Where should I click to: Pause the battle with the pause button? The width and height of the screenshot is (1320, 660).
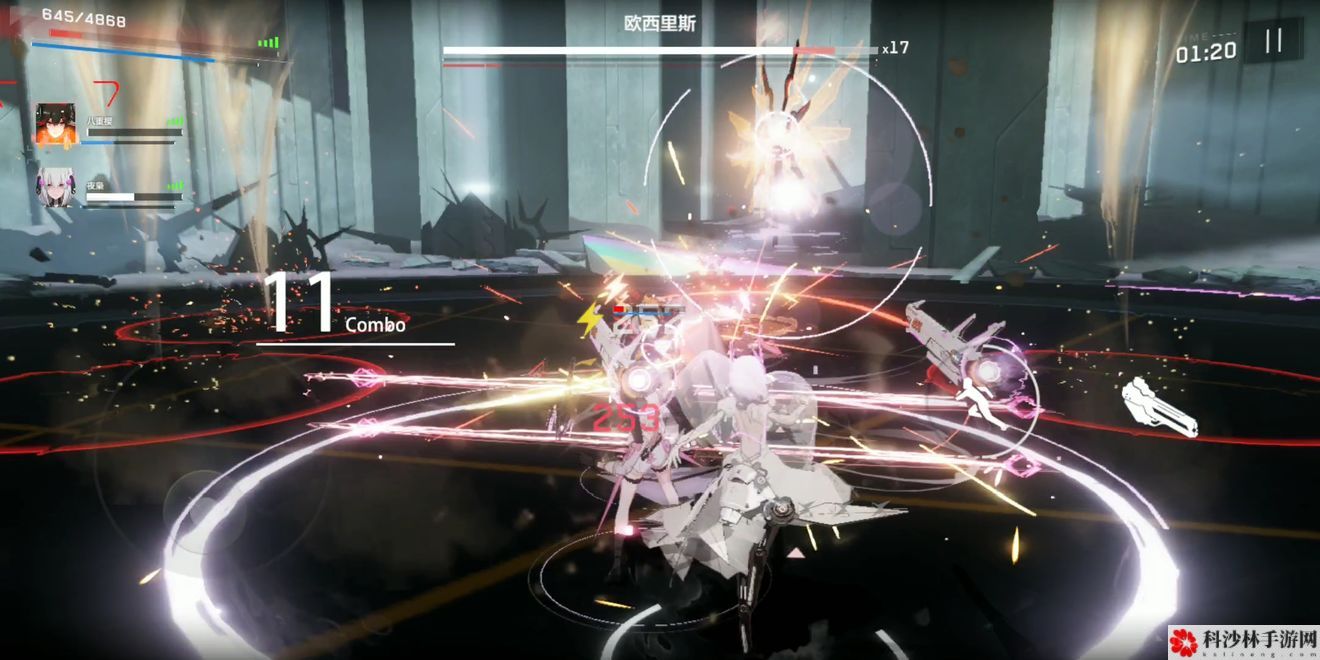coord(1273,41)
